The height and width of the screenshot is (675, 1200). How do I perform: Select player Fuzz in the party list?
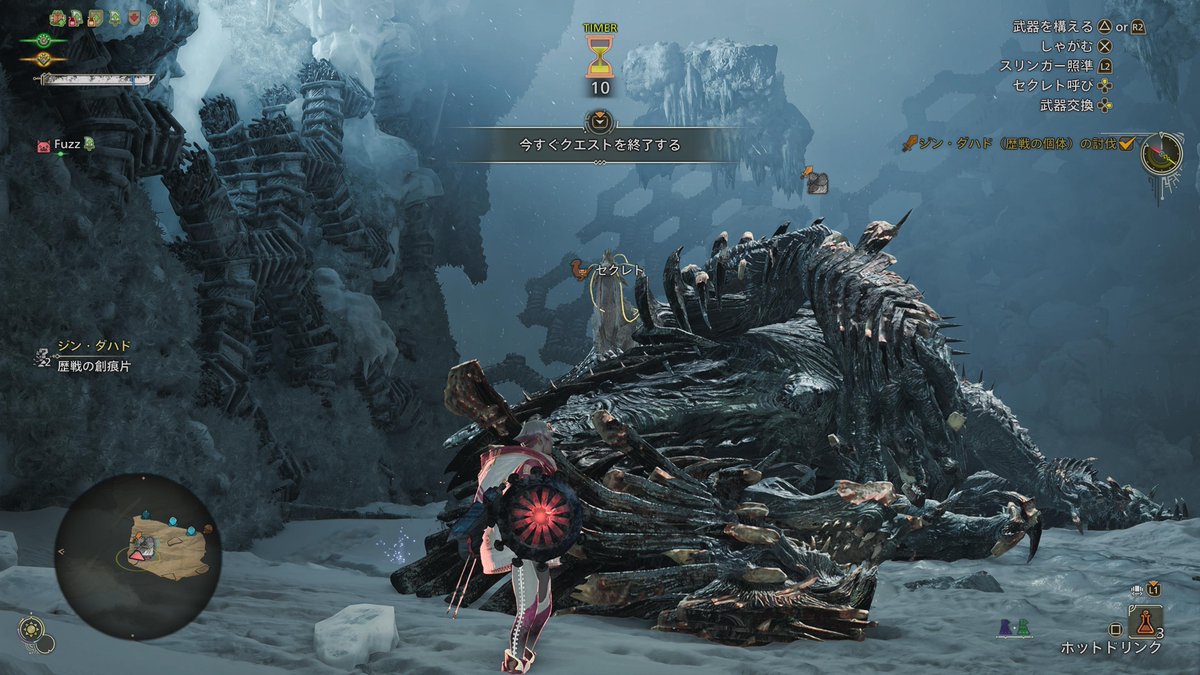point(67,145)
